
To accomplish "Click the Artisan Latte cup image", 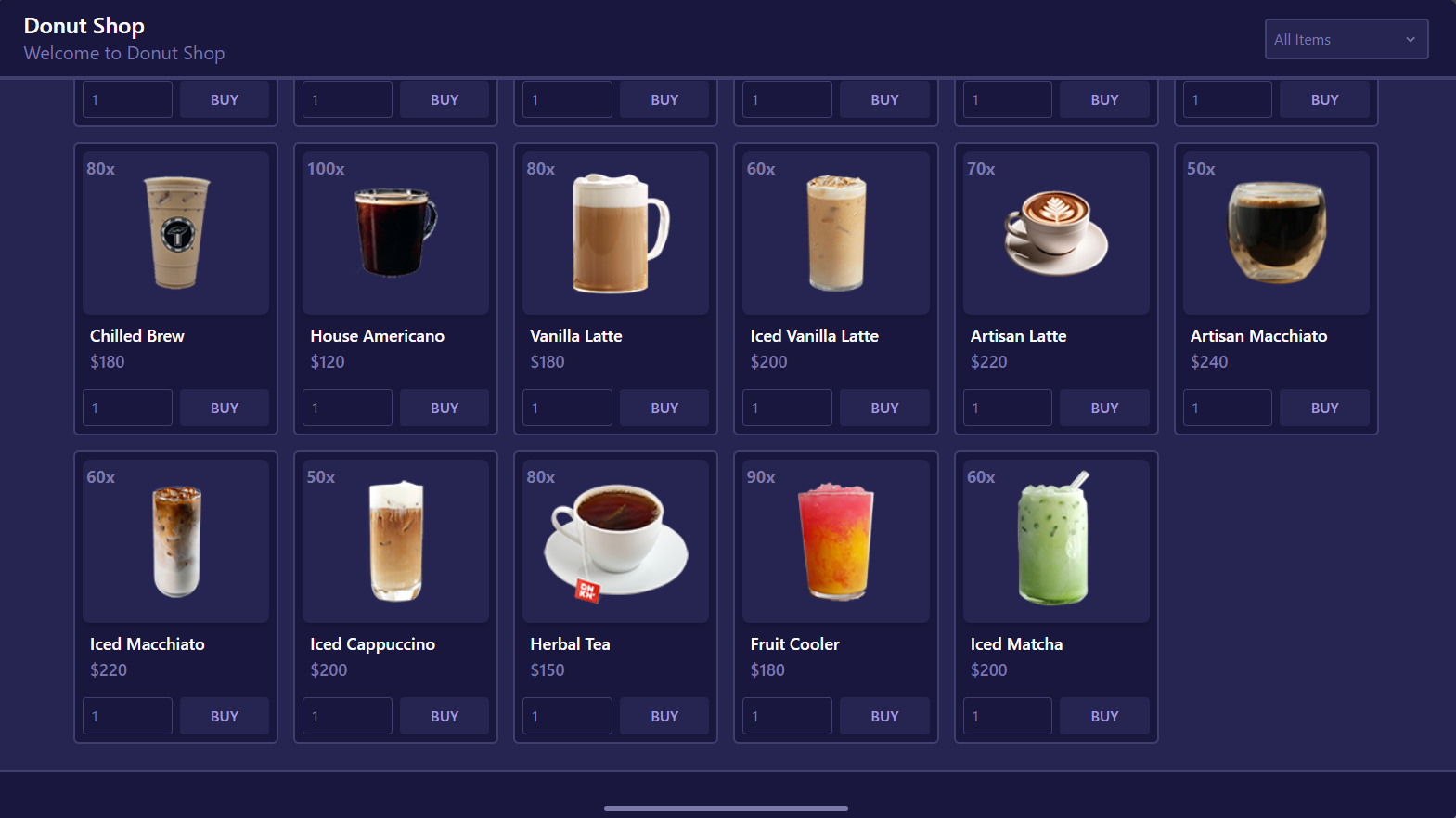I will click(1055, 232).
